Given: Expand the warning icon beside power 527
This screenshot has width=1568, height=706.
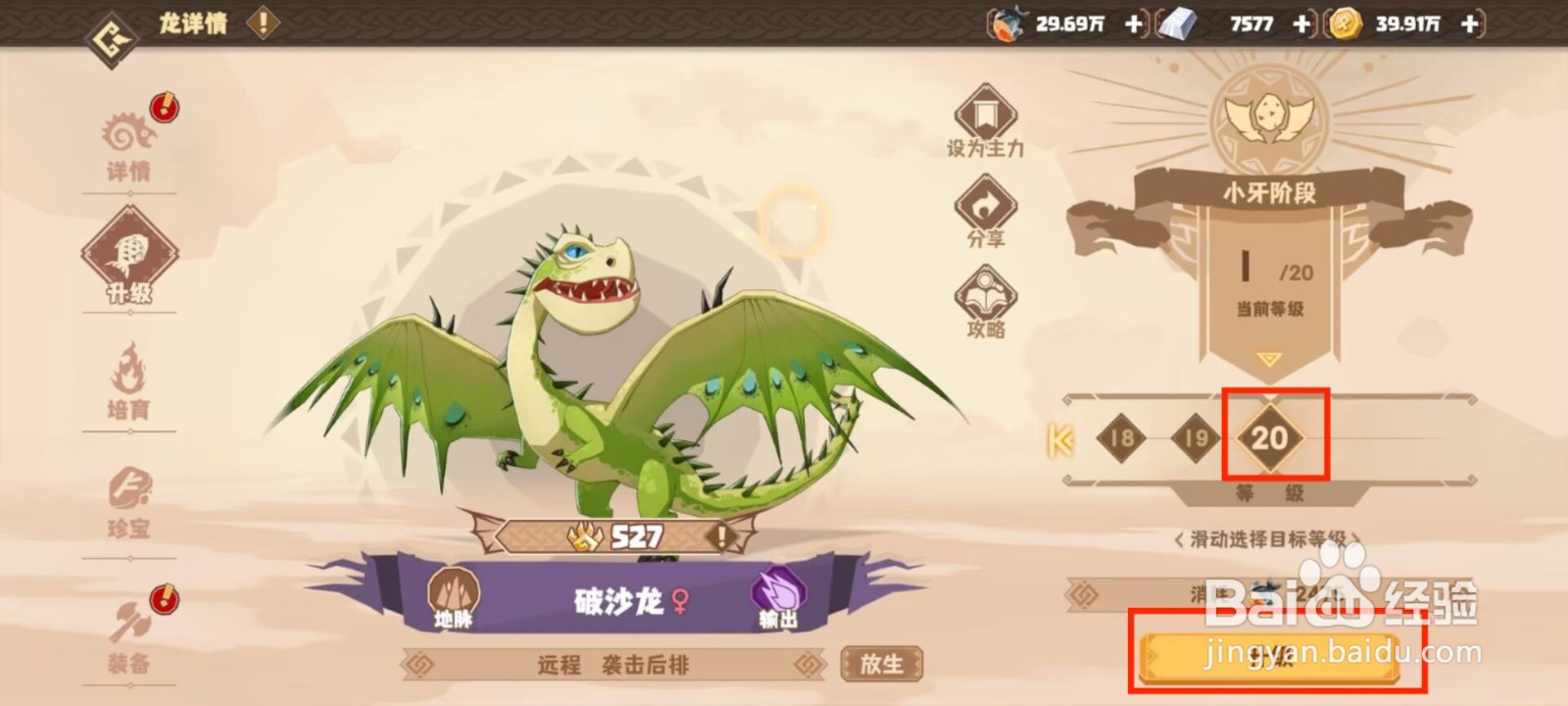Looking at the screenshot, I should pyautogui.click(x=722, y=535).
